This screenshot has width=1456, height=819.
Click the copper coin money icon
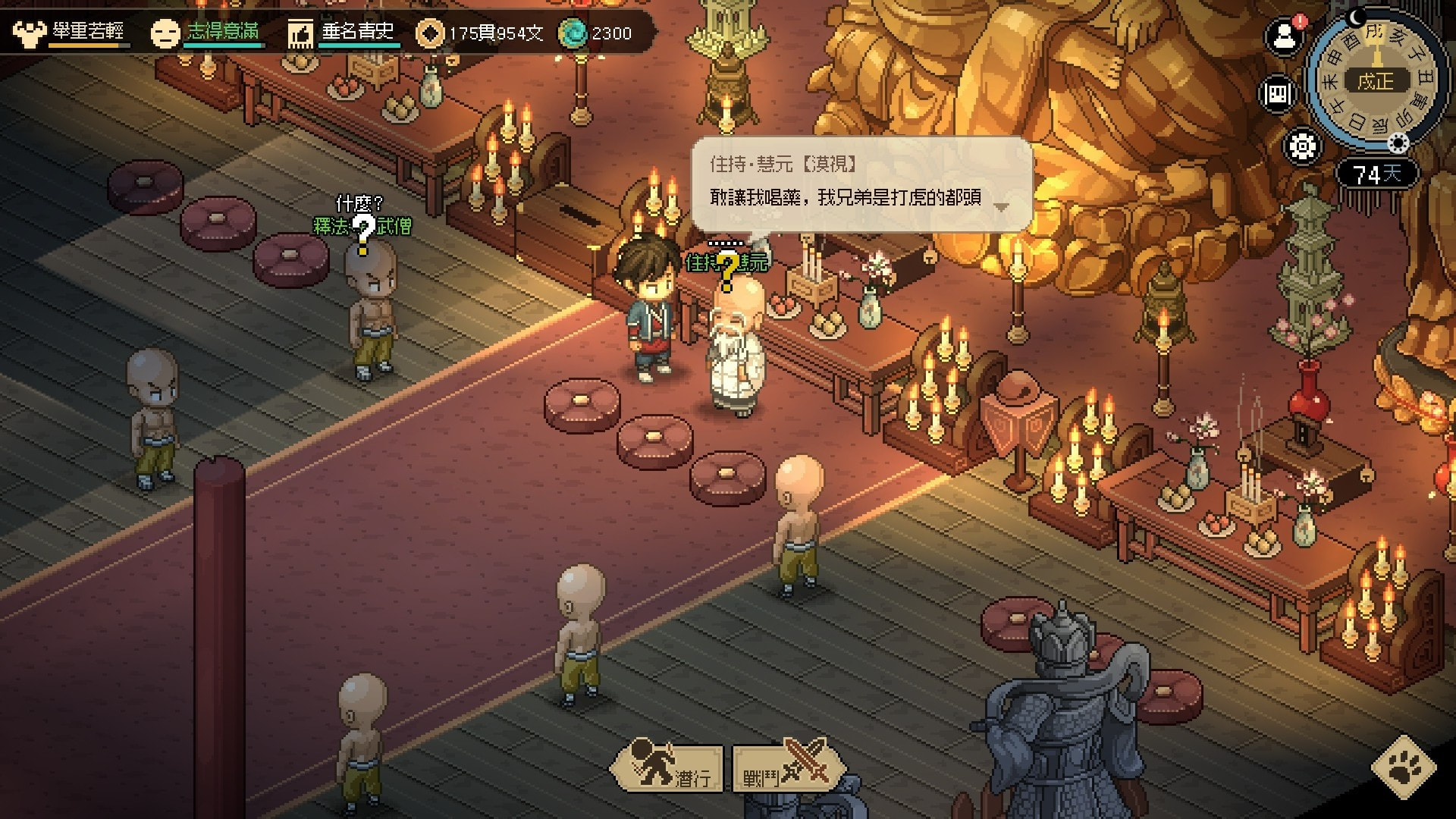[x=430, y=33]
